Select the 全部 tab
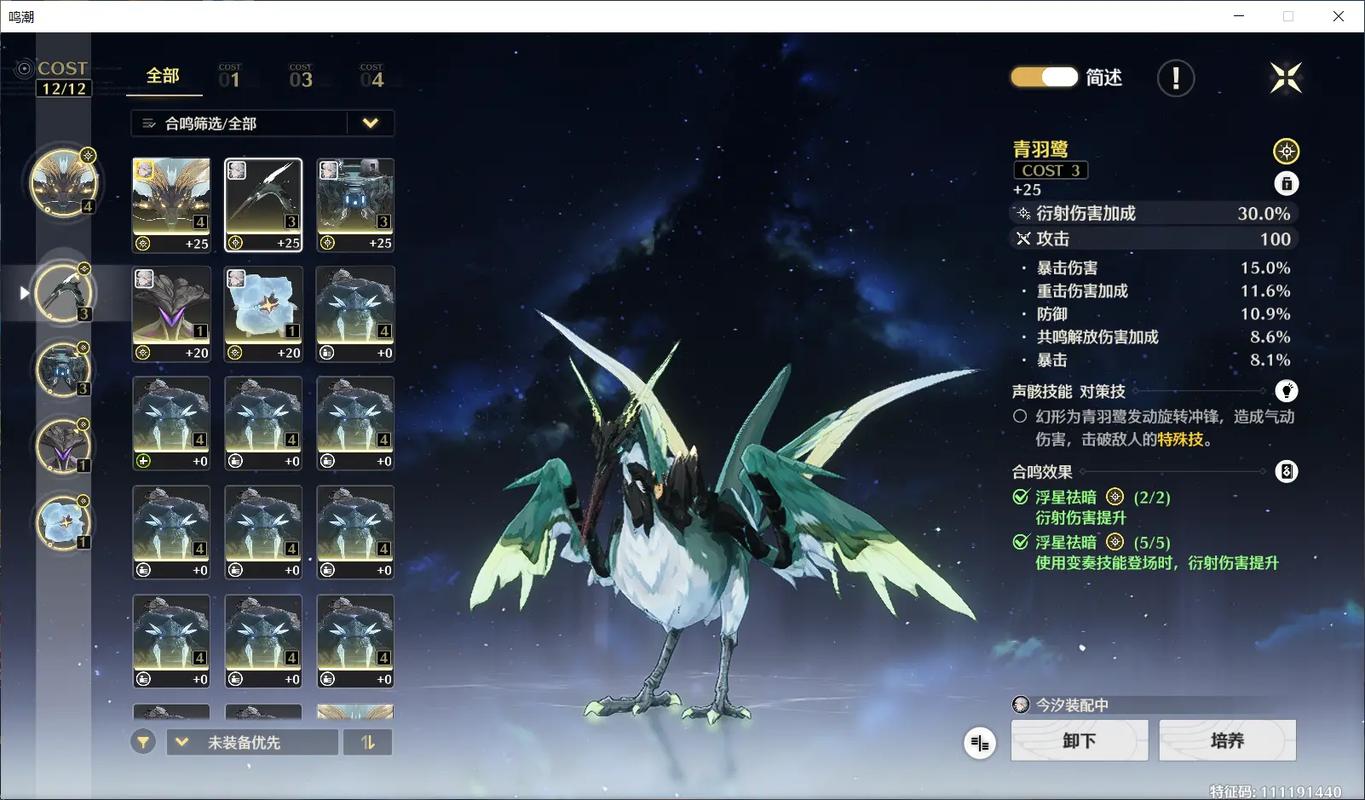Image resolution: width=1365 pixels, height=800 pixels. (163, 75)
